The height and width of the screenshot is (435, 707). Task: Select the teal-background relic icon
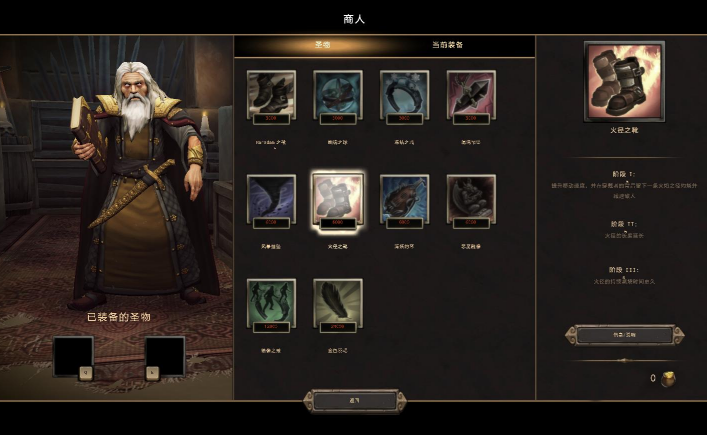(x=338, y=94)
